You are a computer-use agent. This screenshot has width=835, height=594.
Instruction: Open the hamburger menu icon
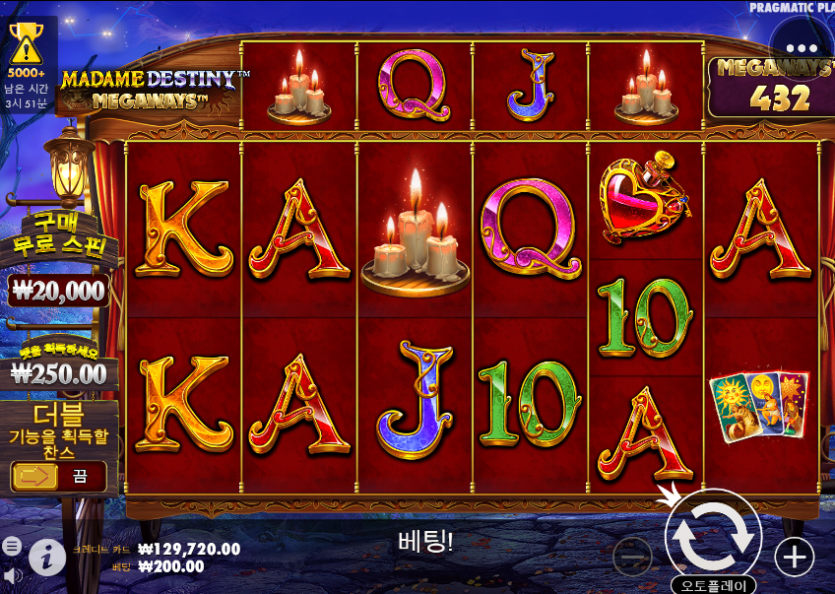[x=12, y=546]
